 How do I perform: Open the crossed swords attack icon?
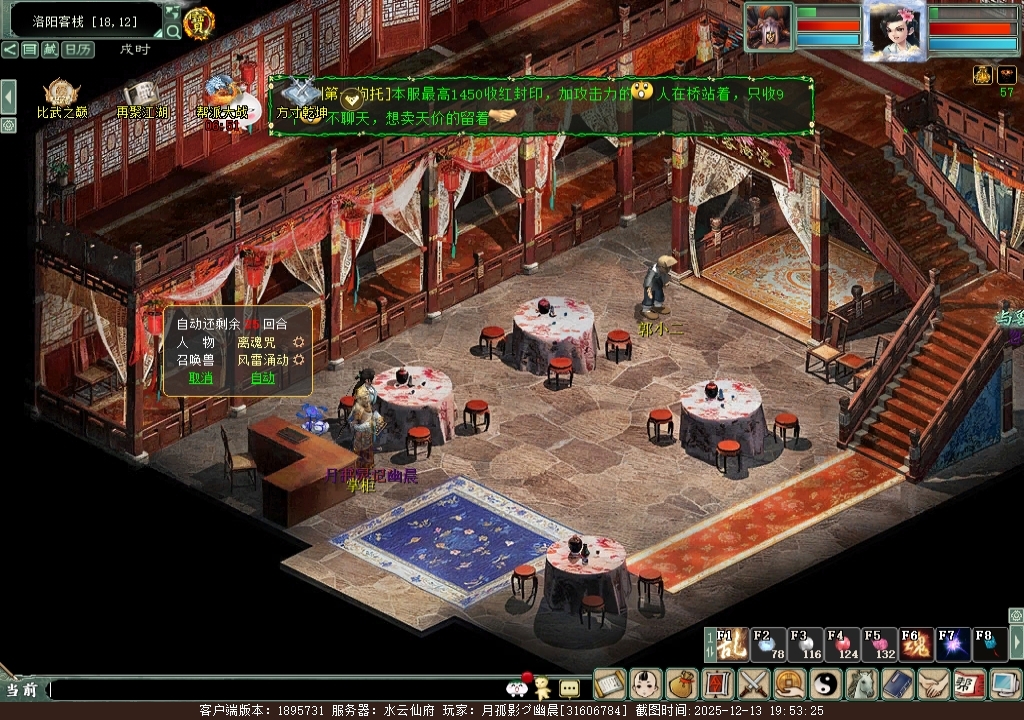[x=752, y=684]
